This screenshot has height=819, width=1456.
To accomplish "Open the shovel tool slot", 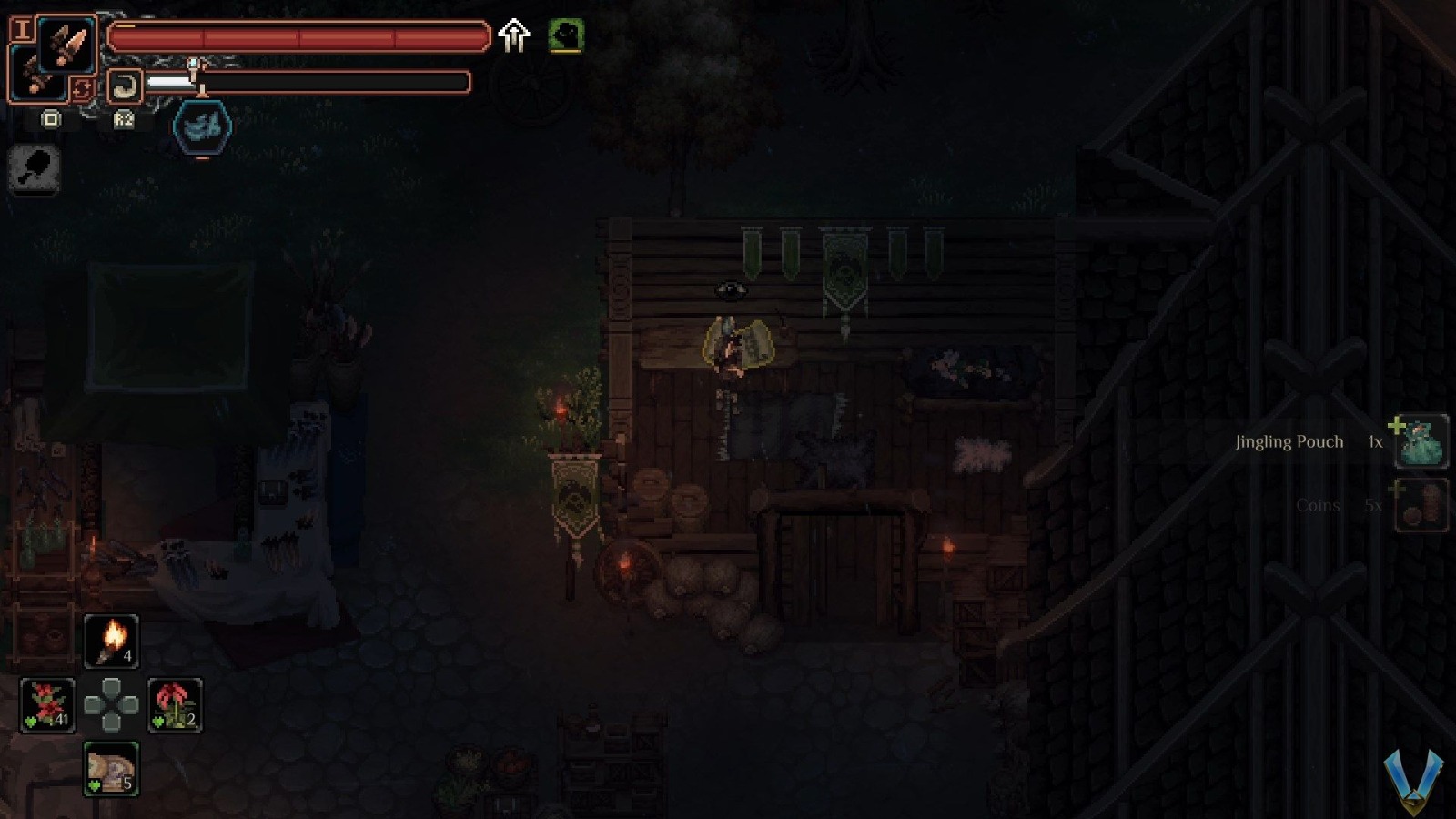I will [34, 170].
